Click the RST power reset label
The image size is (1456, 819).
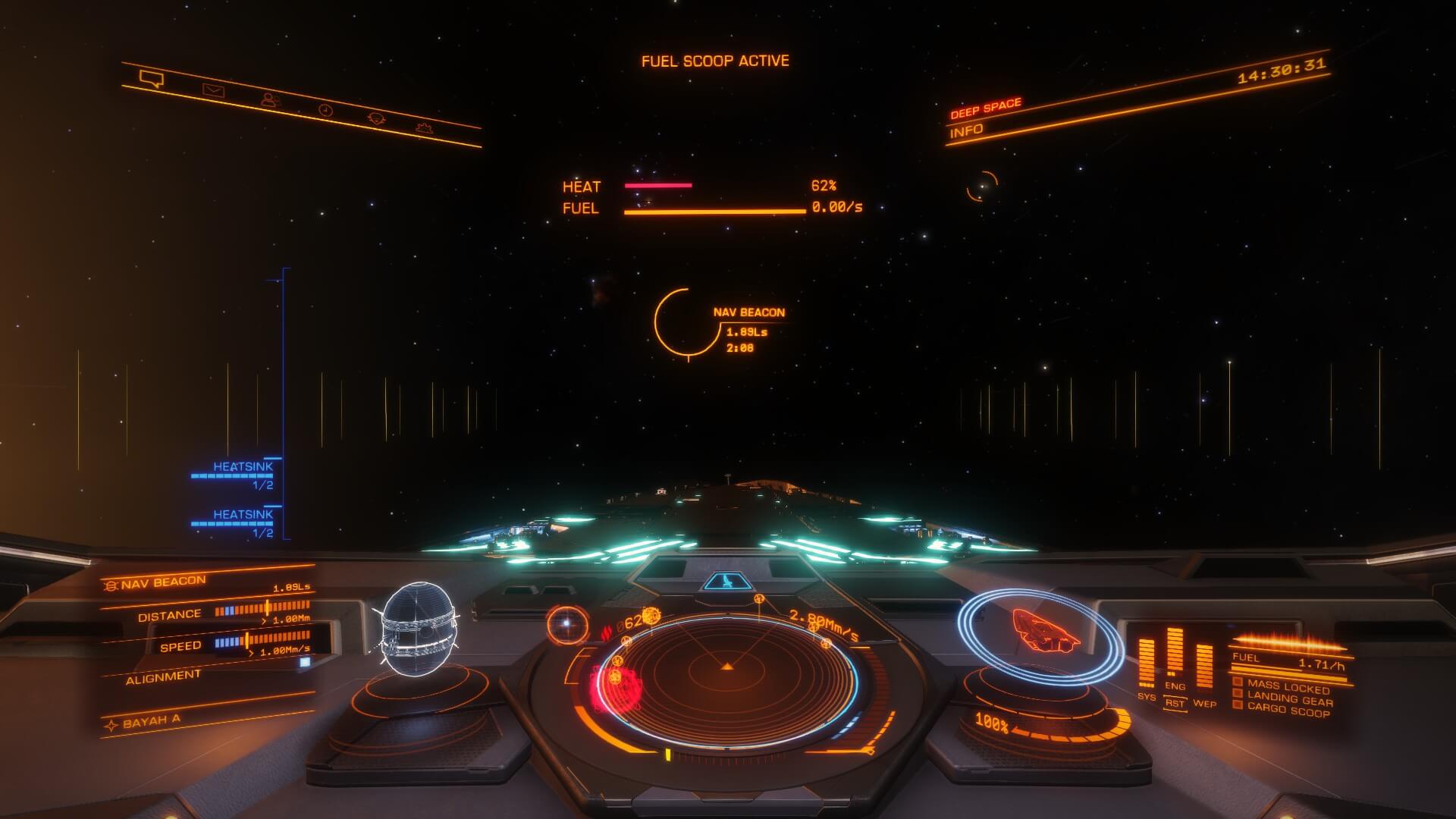(1175, 703)
